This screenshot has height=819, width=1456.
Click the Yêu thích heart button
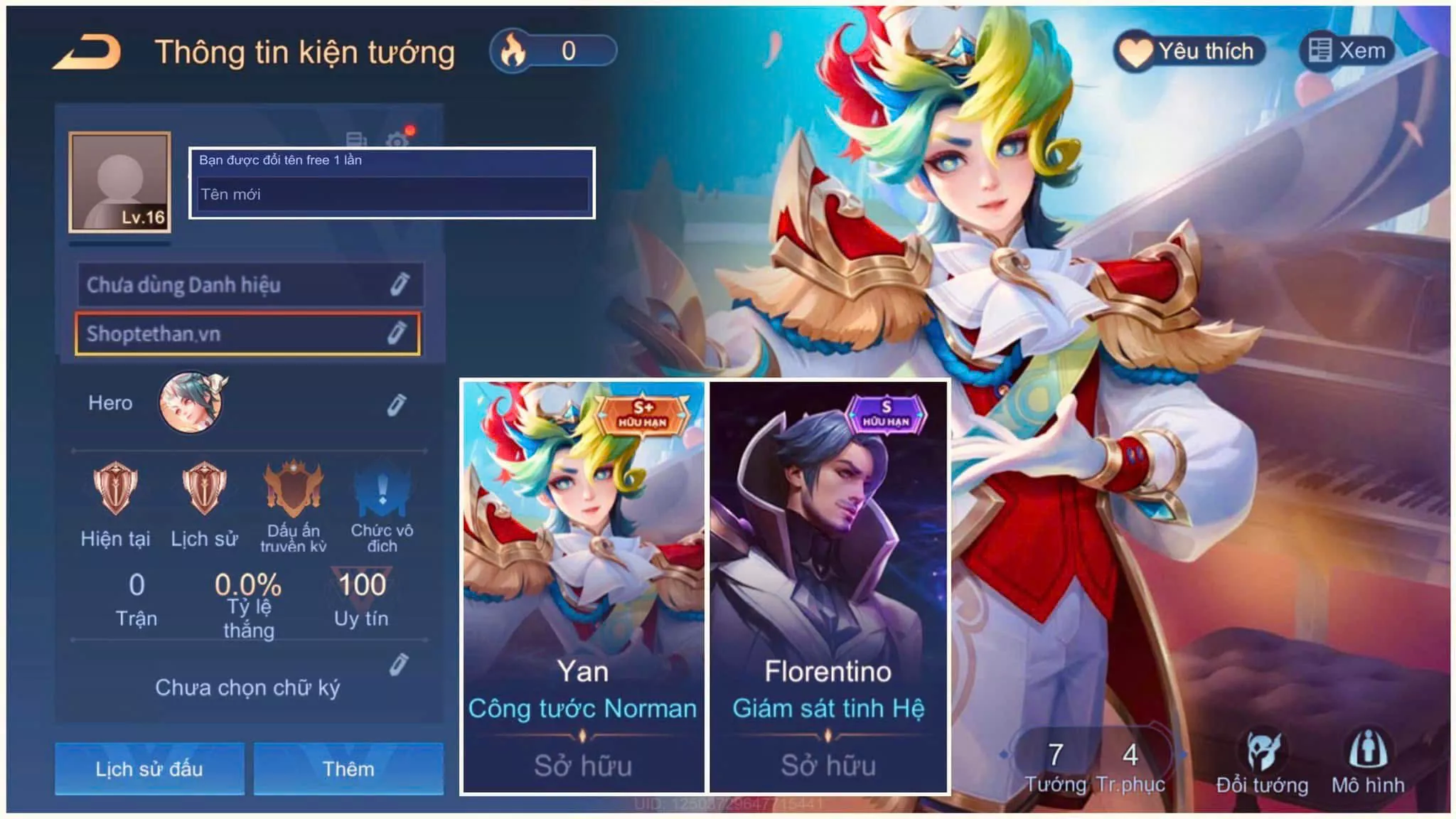(1190, 51)
